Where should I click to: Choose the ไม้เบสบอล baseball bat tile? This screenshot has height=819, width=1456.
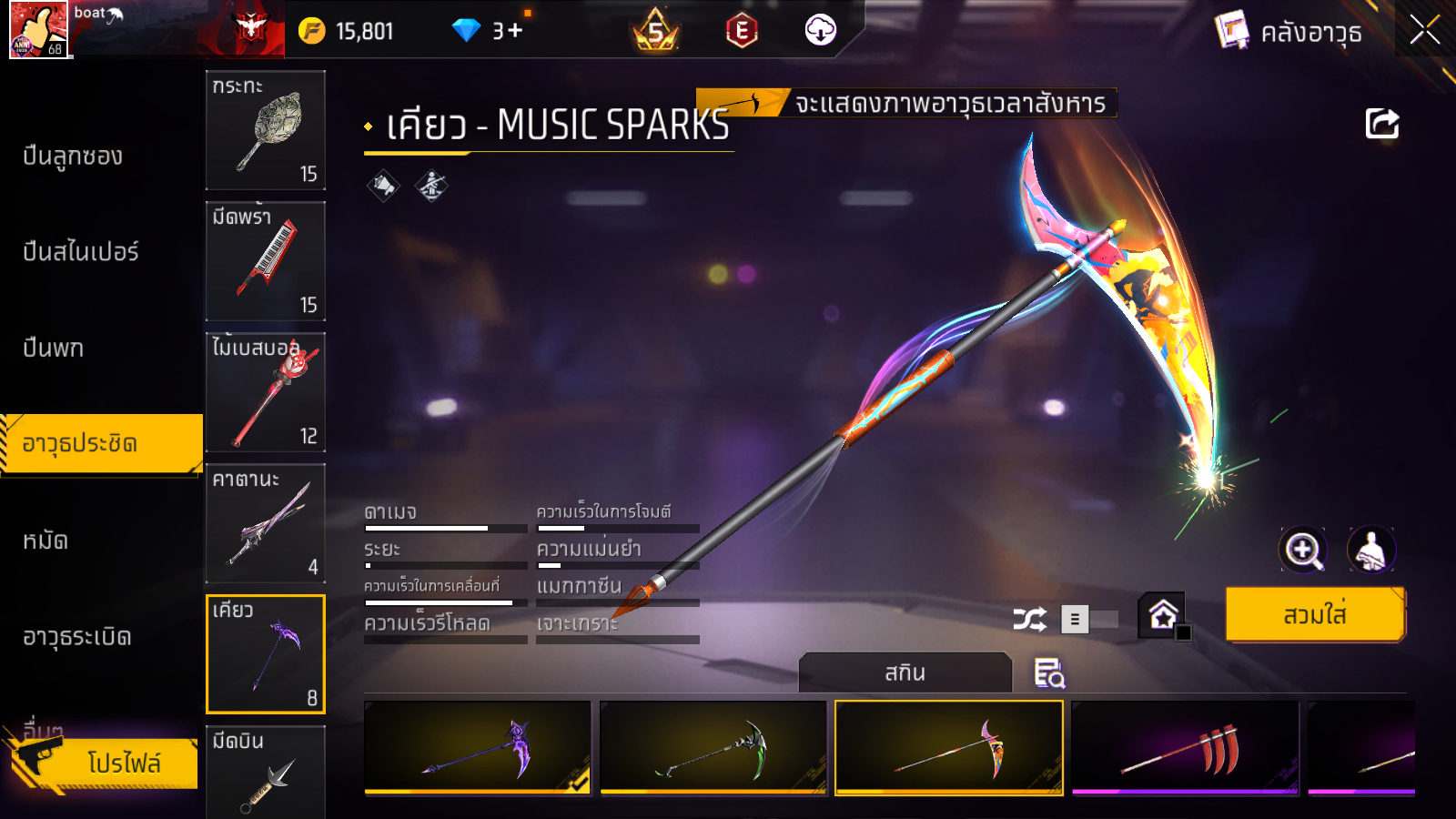point(265,392)
